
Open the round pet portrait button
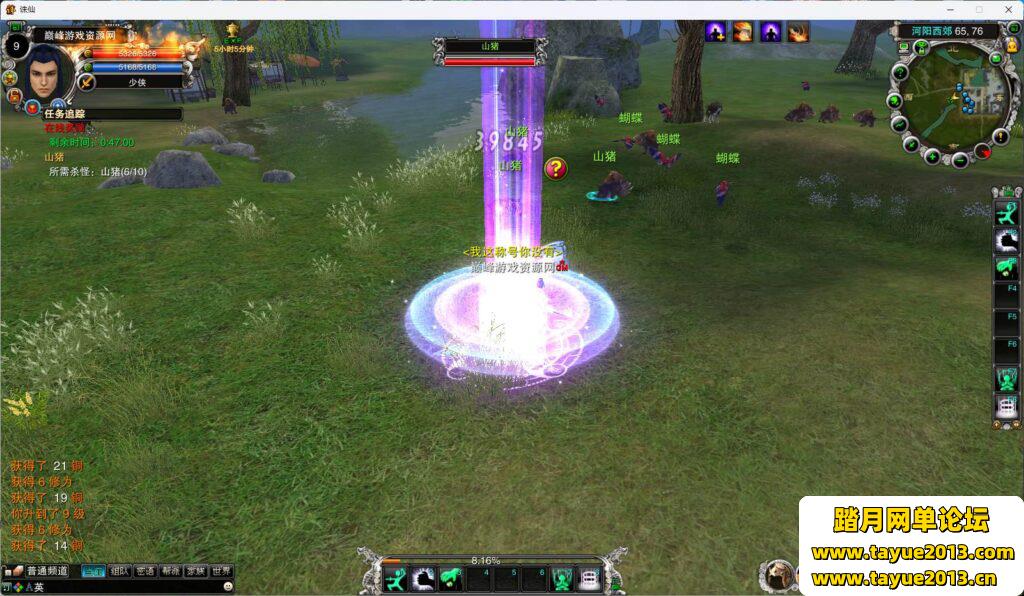tap(777, 576)
